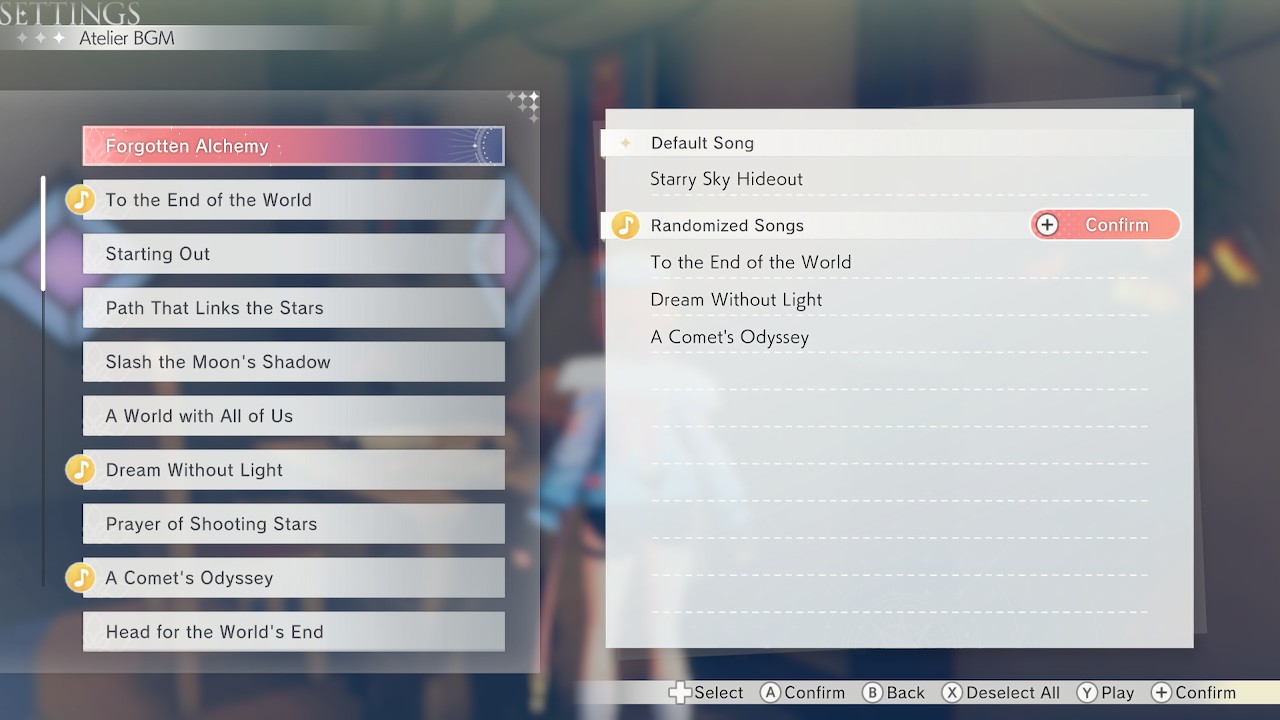Toggle song selection for Slash the Moon's Shadow
The height and width of the screenshot is (720, 1280).
point(293,361)
